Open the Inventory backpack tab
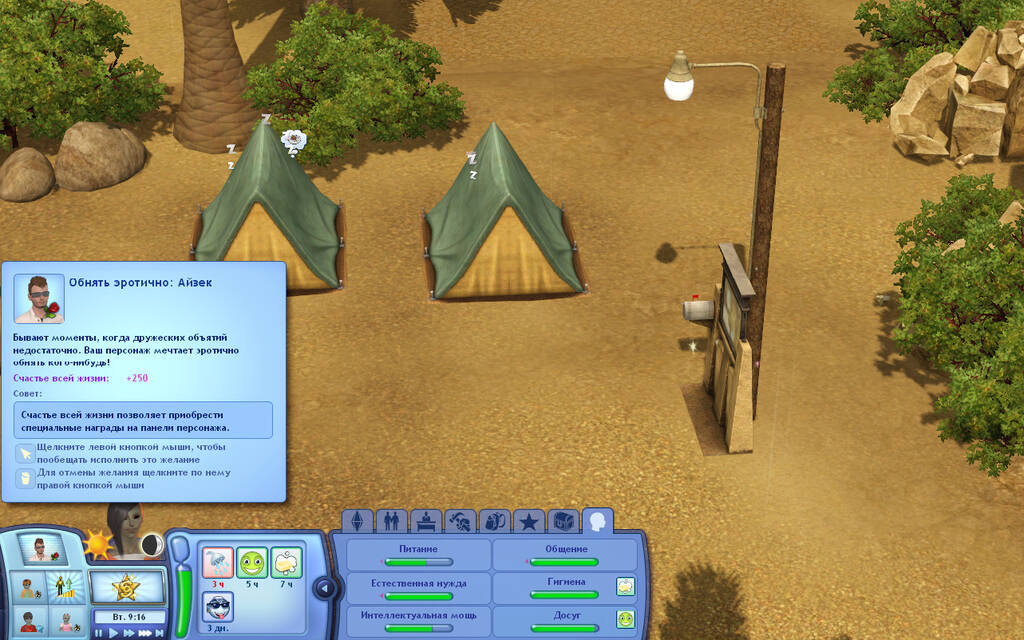Viewport: 1024px width, 640px height. pyautogui.click(x=494, y=521)
